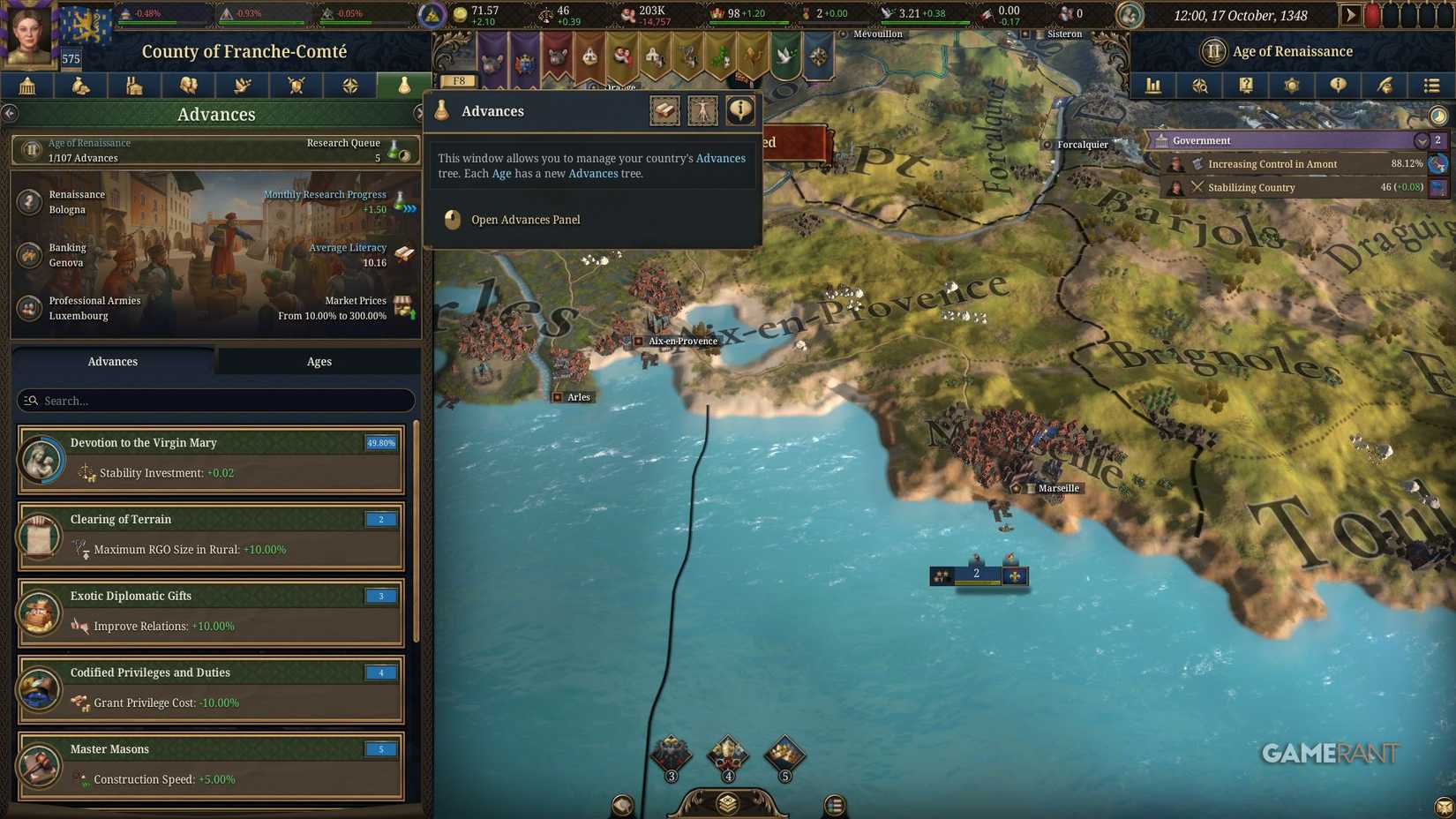Open the Economy panel with money bags icon
The image size is (1456, 819).
tap(80, 86)
